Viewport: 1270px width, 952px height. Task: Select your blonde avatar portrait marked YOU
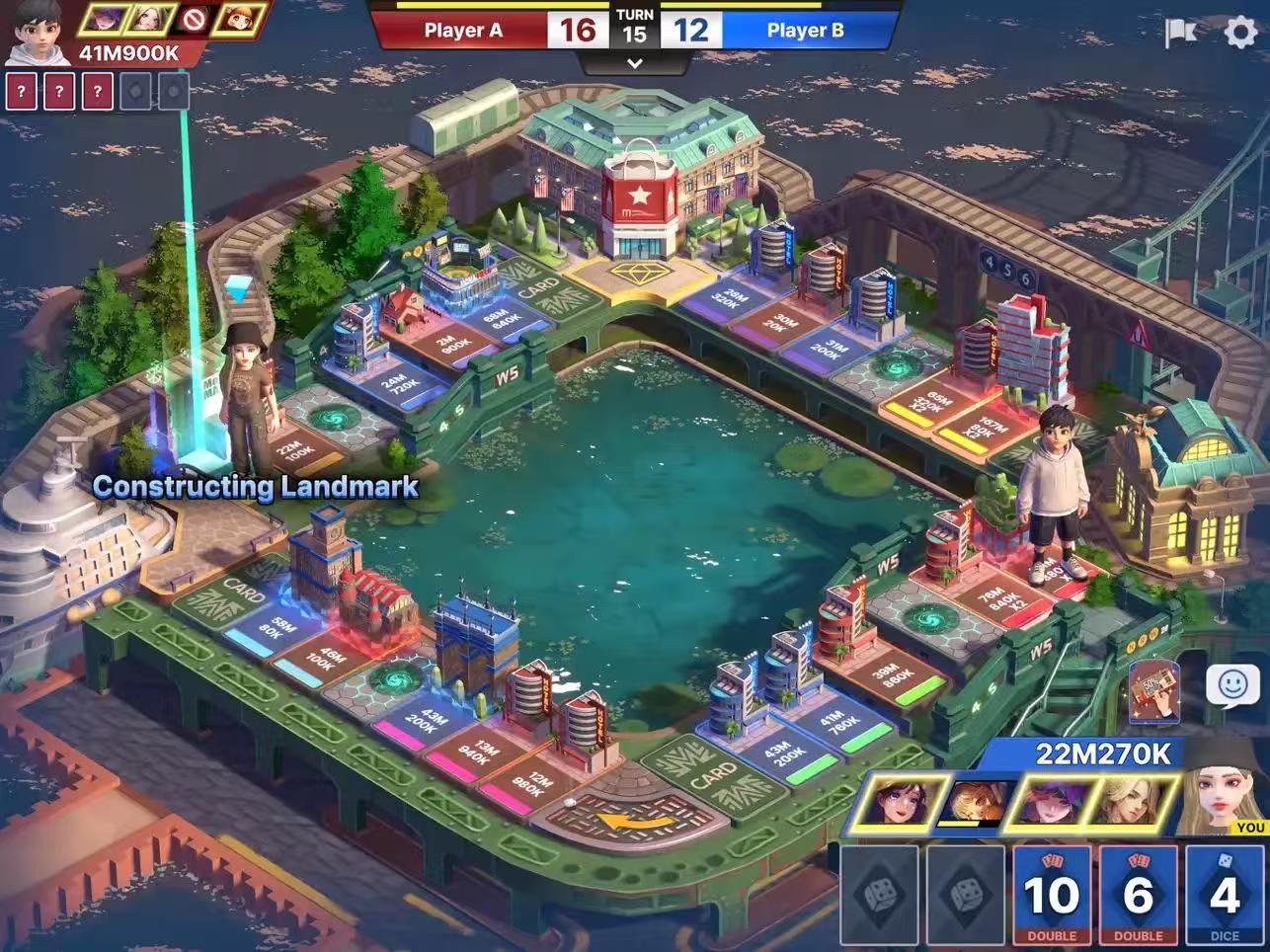coord(1225,790)
